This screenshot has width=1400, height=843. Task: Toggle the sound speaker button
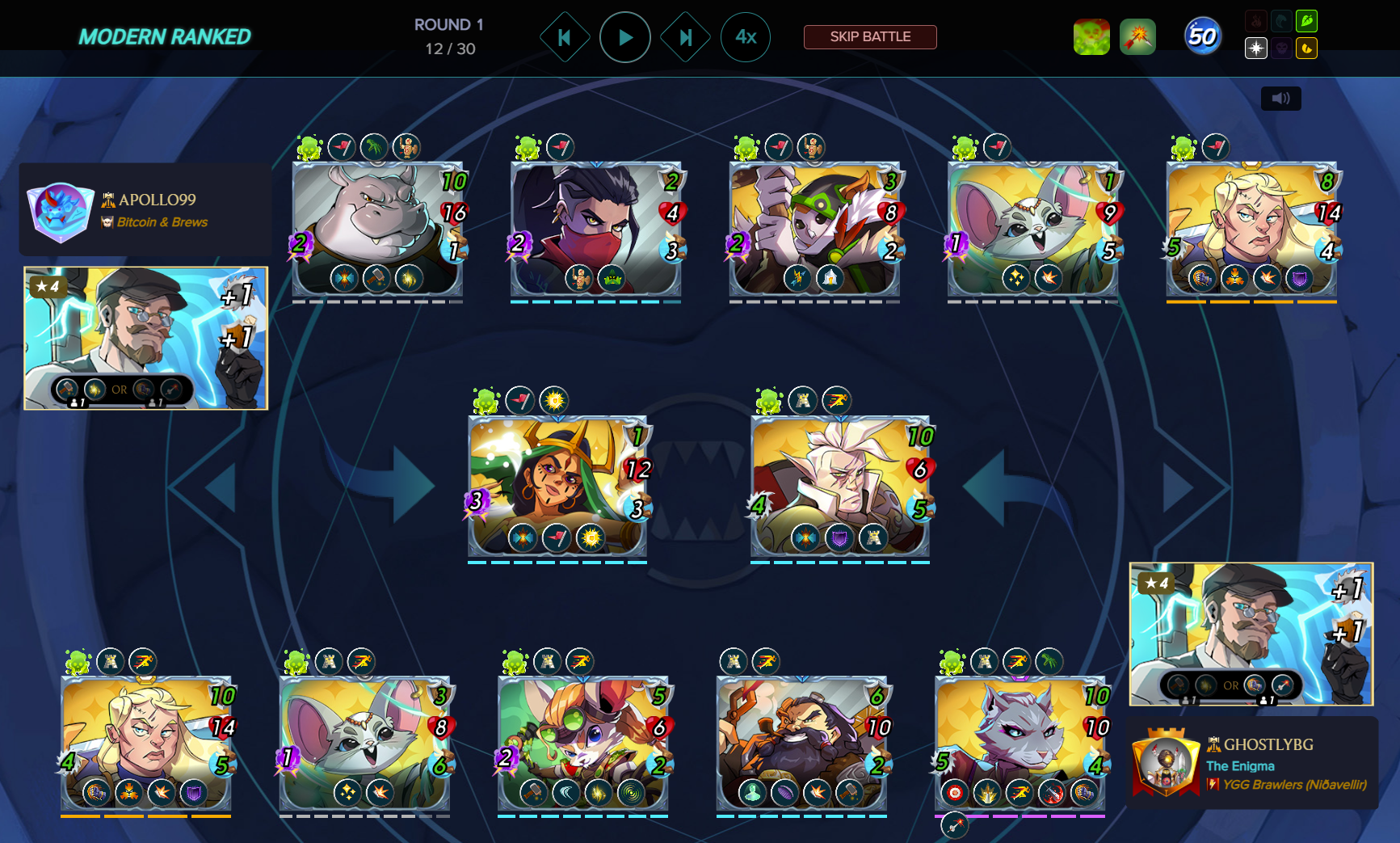(x=1280, y=99)
